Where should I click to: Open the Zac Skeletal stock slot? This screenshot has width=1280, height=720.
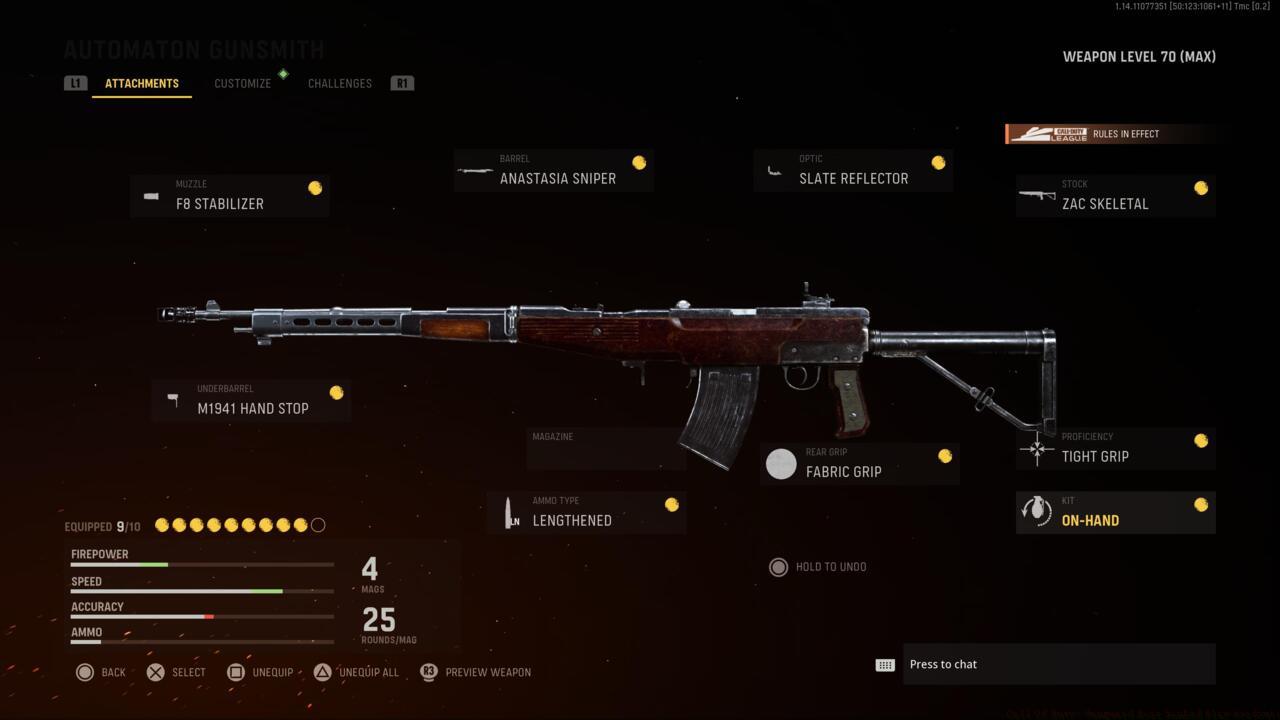tap(1115, 196)
